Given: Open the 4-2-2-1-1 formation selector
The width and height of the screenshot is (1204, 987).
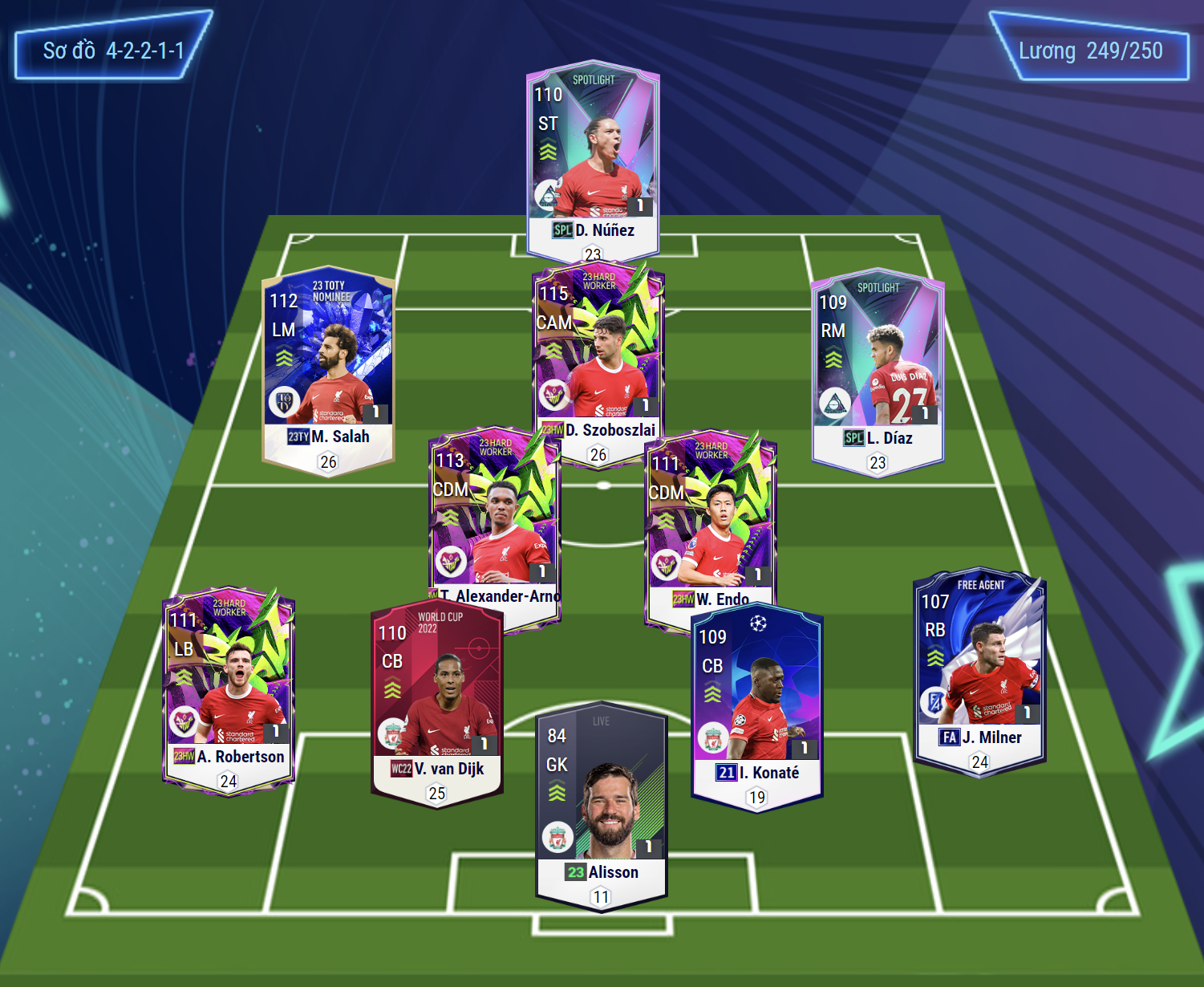Looking at the screenshot, I should (113, 51).
